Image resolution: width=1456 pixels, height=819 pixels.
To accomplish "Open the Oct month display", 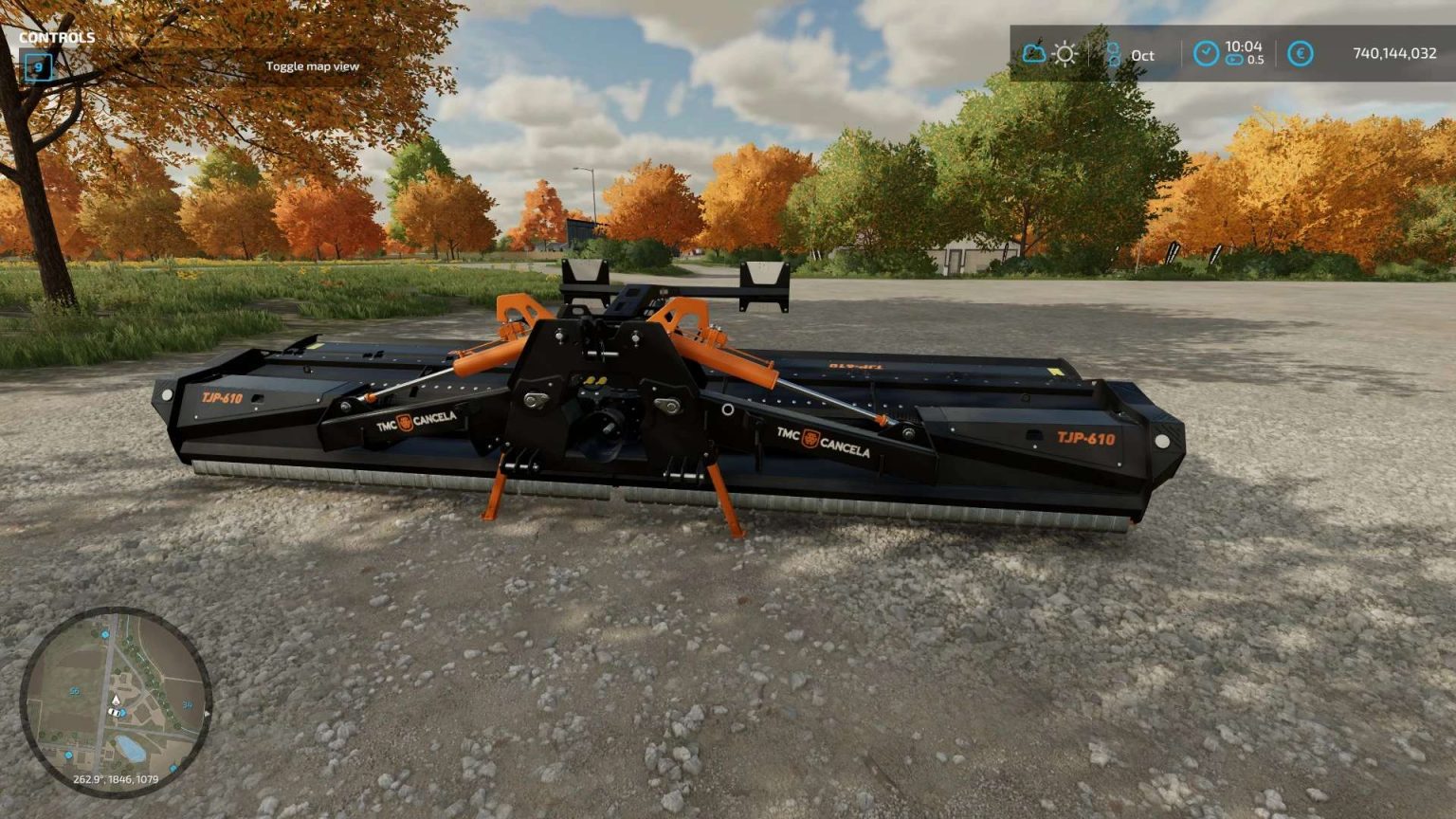I will pos(1141,56).
